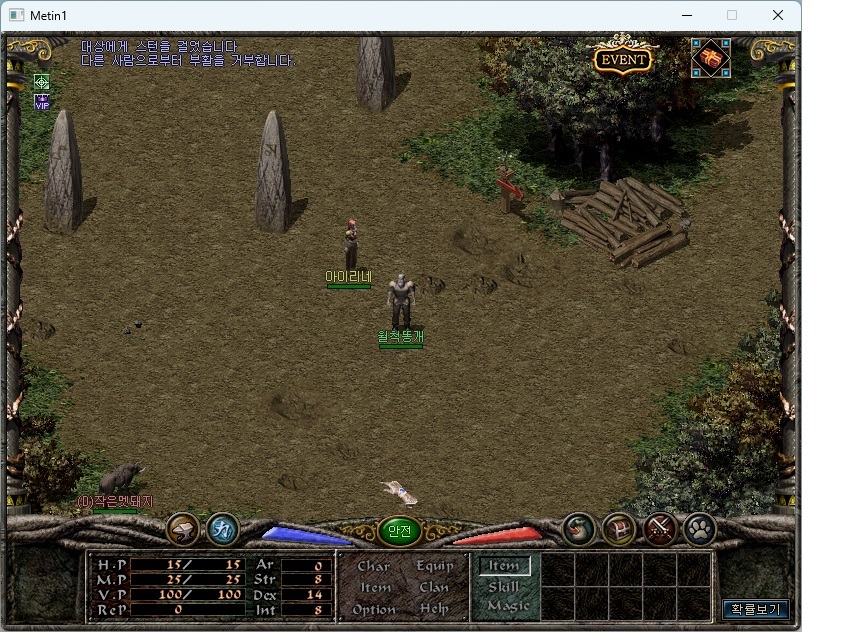Click the green diamond icon above VIP
845x632 pixels.
coord(42,82)
